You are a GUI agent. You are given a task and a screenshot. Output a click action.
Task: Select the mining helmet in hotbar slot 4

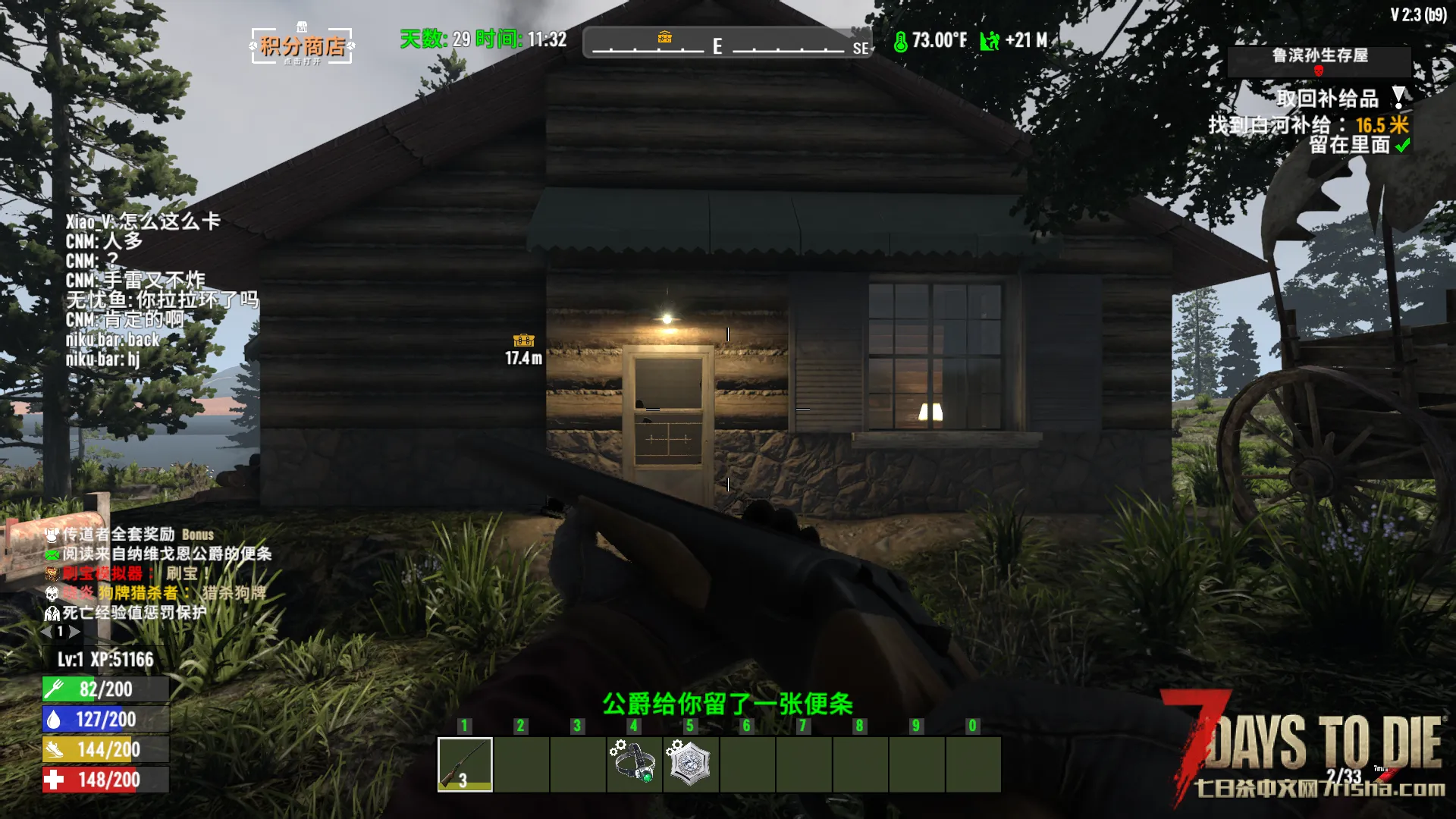[635, 764]
